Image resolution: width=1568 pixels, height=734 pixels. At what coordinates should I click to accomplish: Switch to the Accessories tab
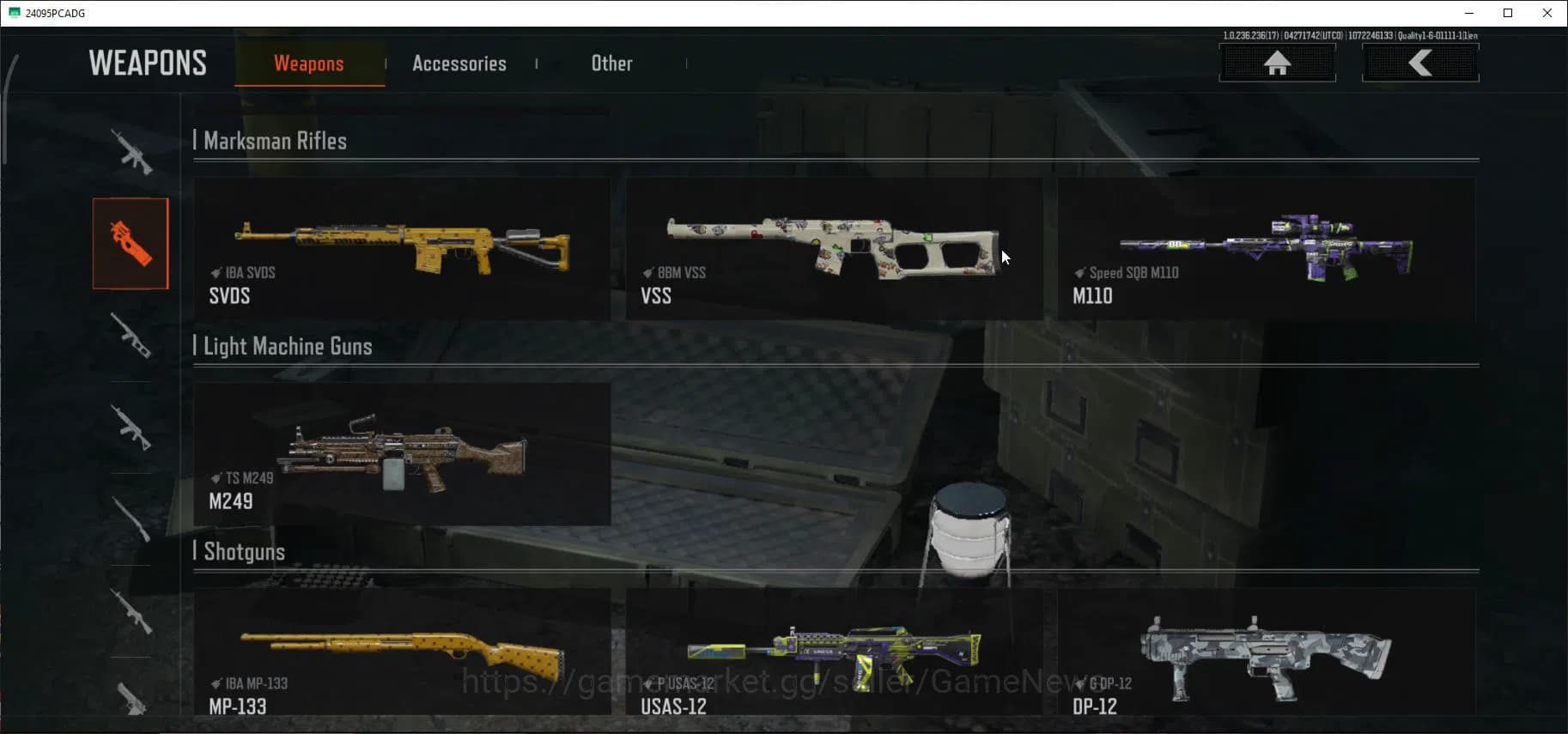(x=459, y=63)
